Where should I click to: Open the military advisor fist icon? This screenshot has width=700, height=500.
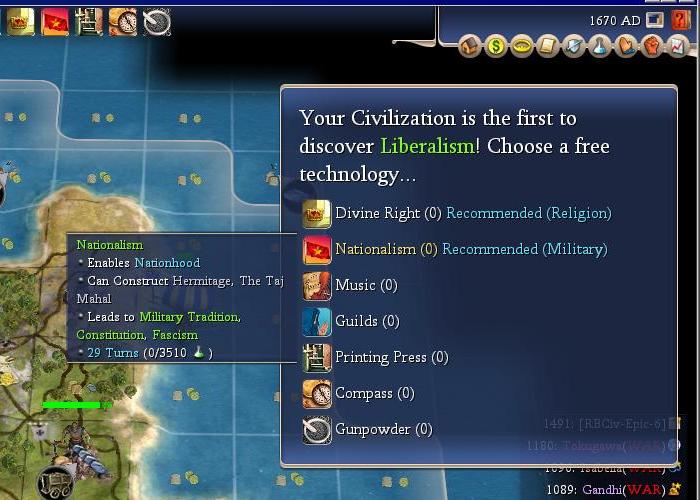click(x=652, y=46)
